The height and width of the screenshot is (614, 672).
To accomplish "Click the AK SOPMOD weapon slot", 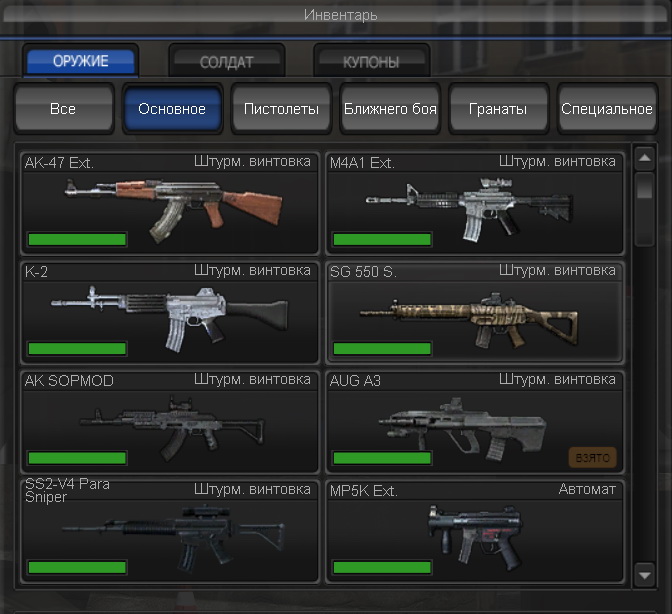I will pyautogui.click(x=170, y=421).
